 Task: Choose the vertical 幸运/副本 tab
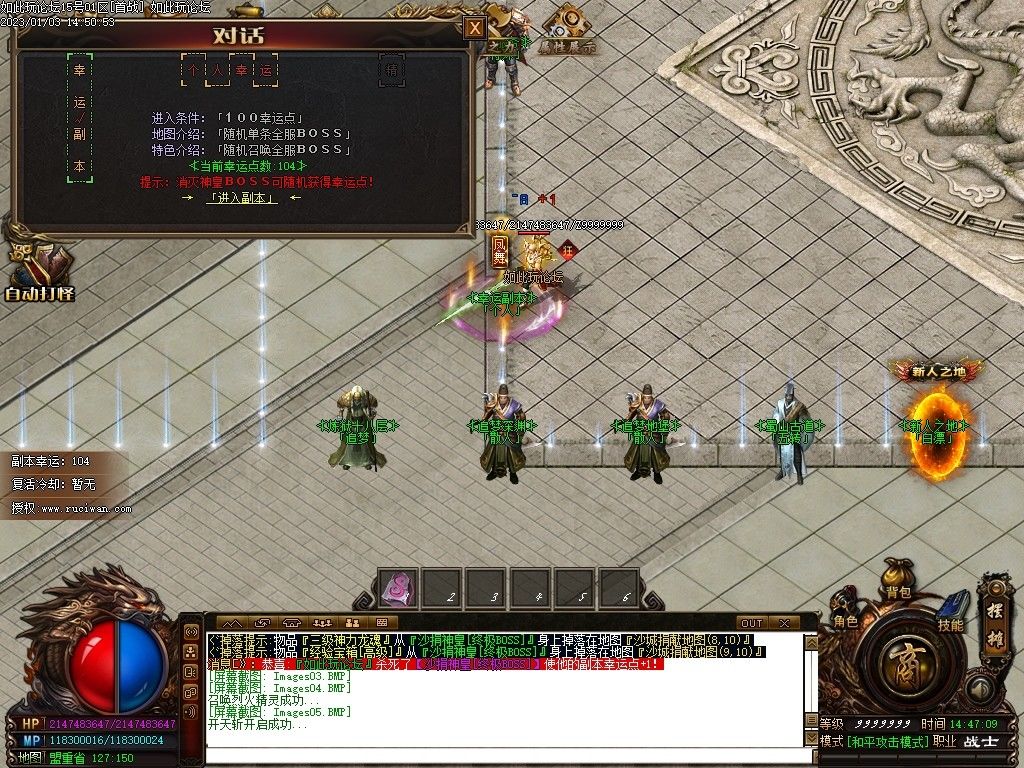tap(79, 119)
